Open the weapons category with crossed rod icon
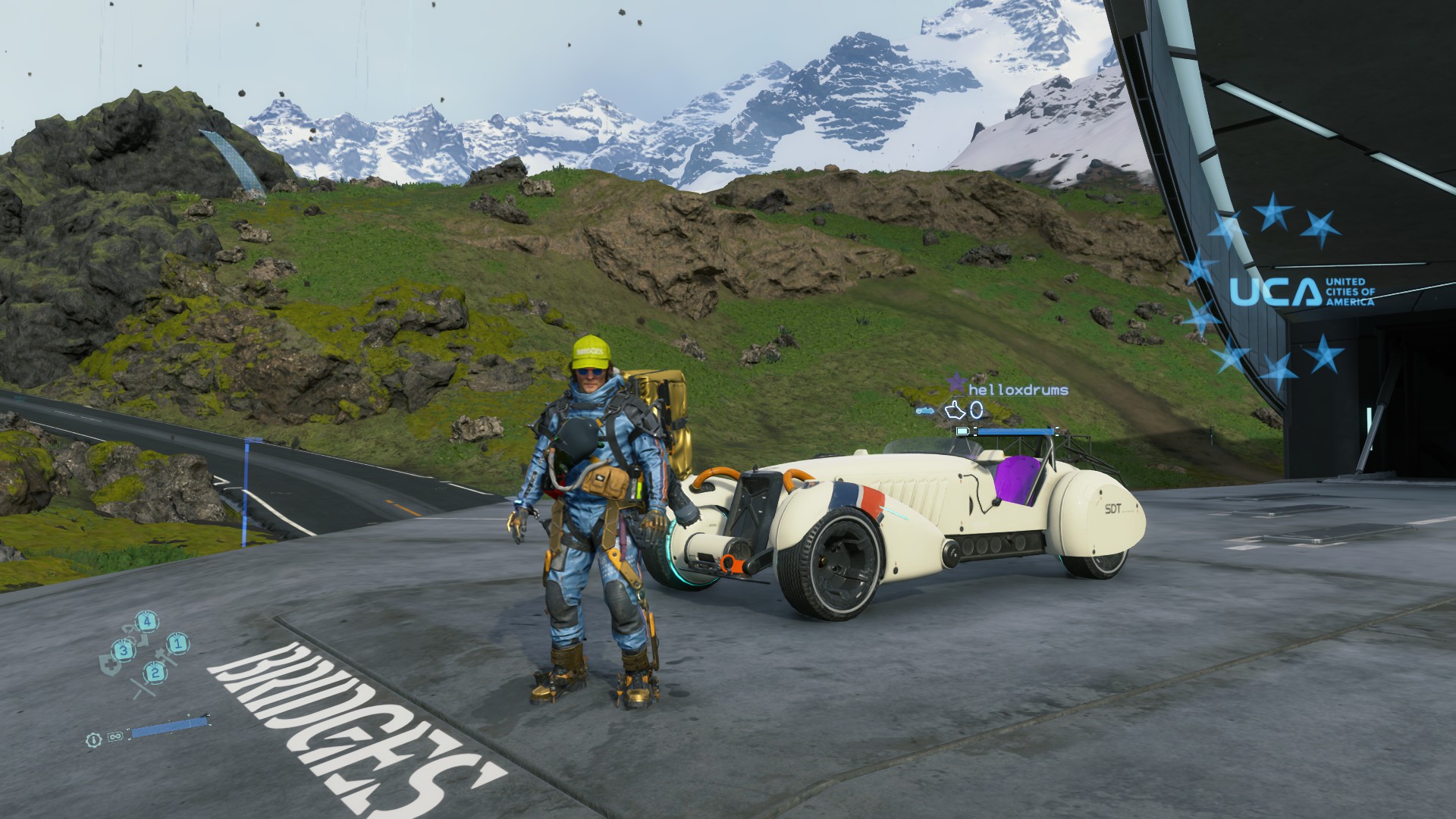Screen dimensions: 1456x819 pos(142,687)
